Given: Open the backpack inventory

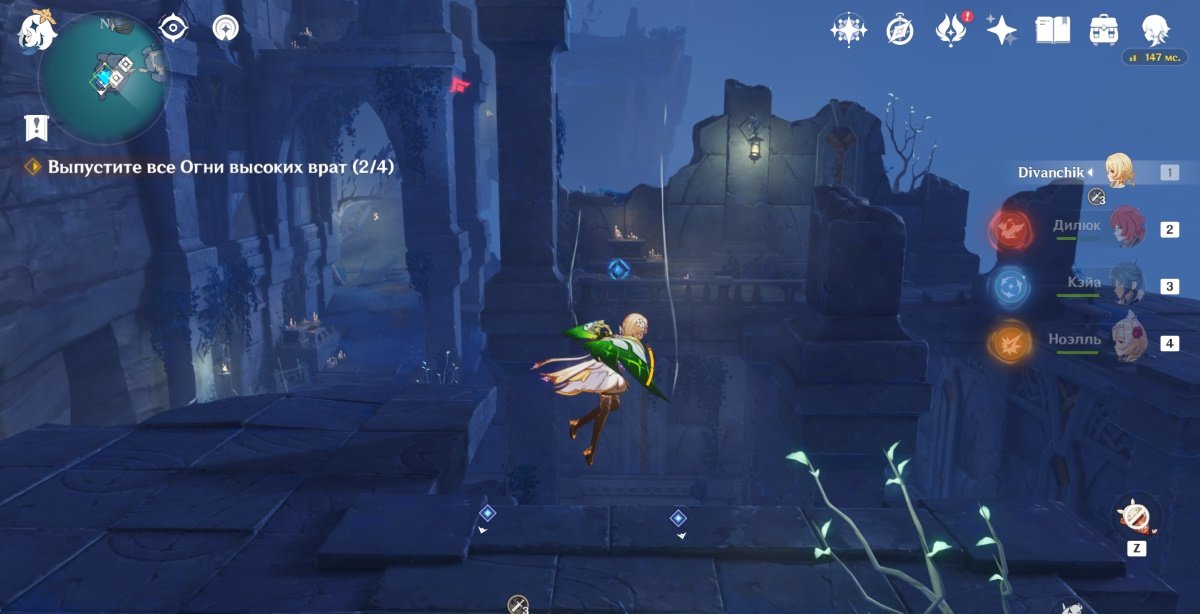Looking at the screenshot, I should coord(1104,30).
